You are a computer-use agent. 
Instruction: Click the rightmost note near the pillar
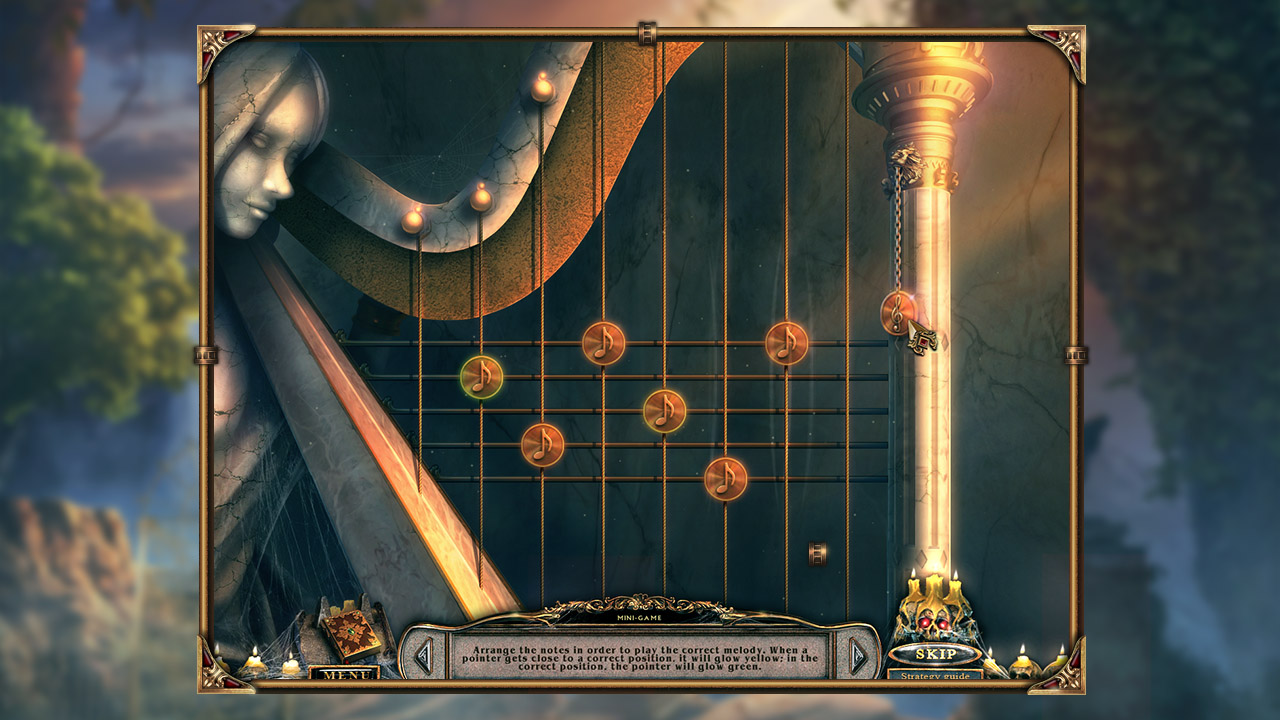[784, 344]
